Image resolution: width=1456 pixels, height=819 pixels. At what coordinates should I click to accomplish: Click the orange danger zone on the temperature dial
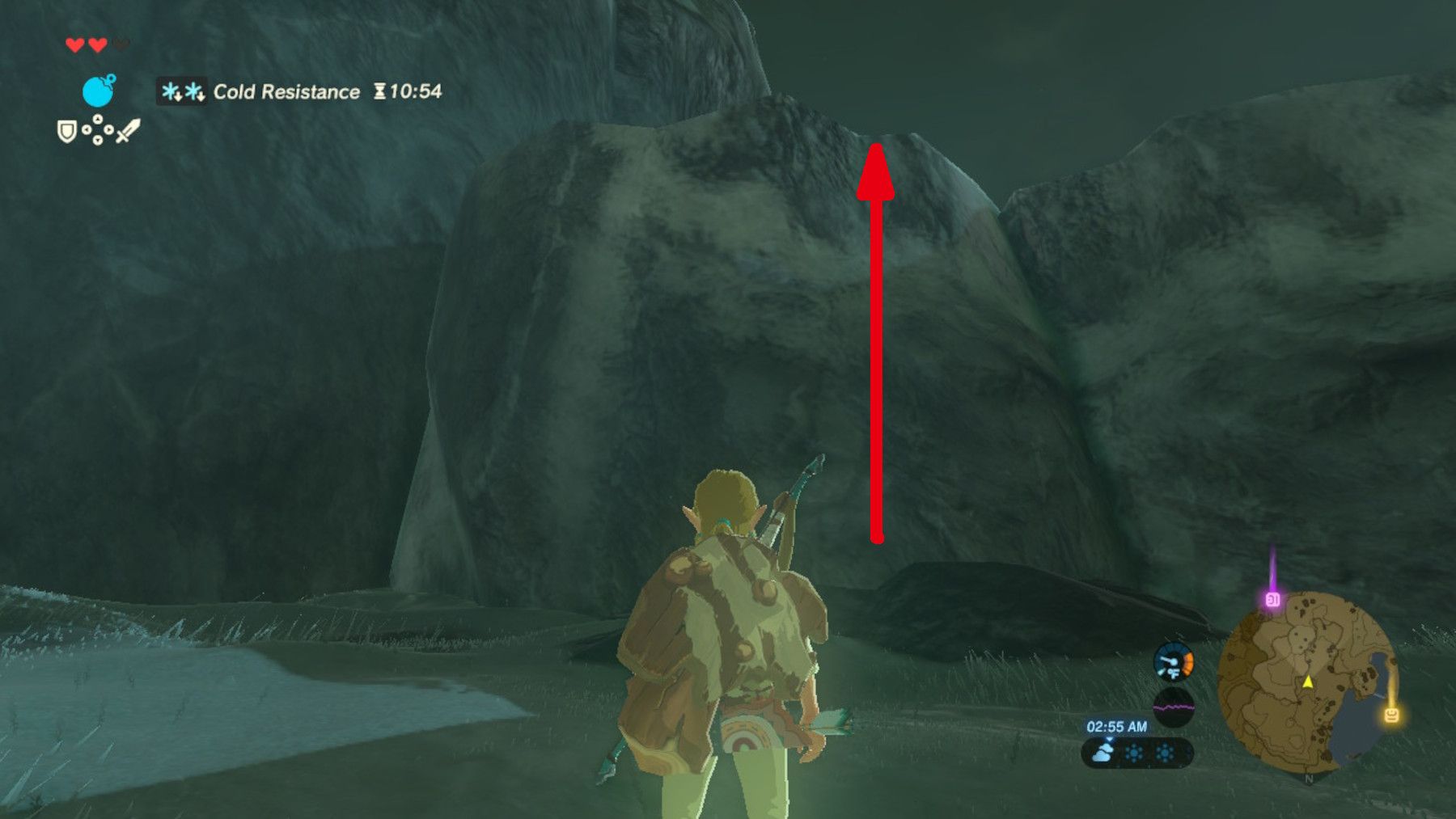(x=1187, y=661)
